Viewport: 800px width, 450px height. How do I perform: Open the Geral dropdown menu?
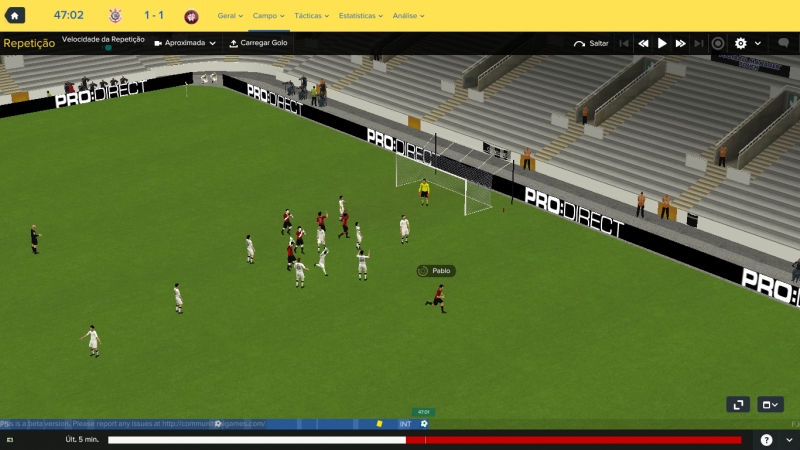coord(230,16)
